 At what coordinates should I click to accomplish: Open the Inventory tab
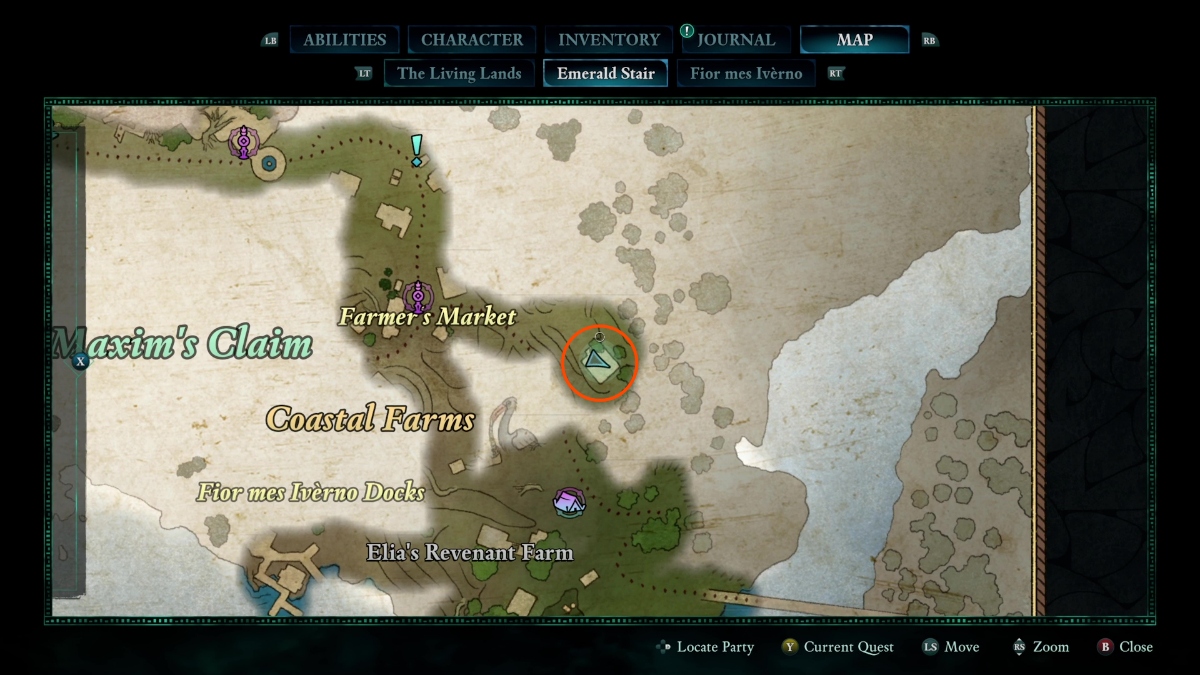[x=608, y=40]
